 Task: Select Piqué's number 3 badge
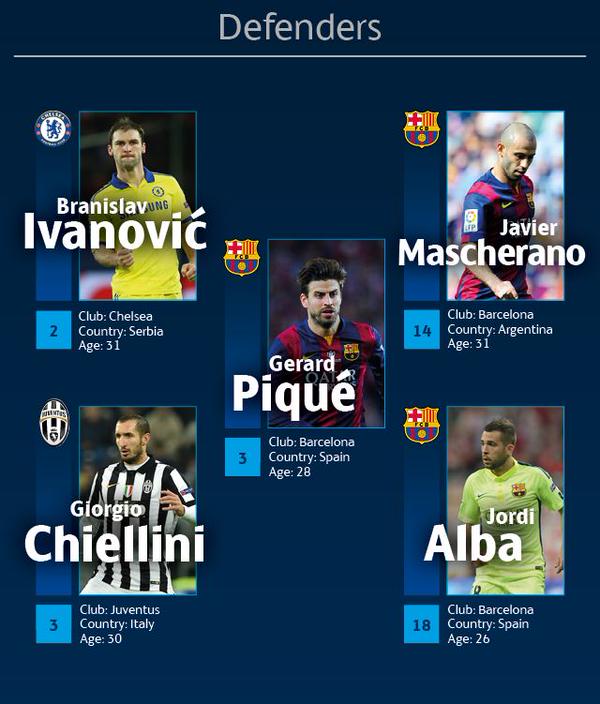pos(242,457)
